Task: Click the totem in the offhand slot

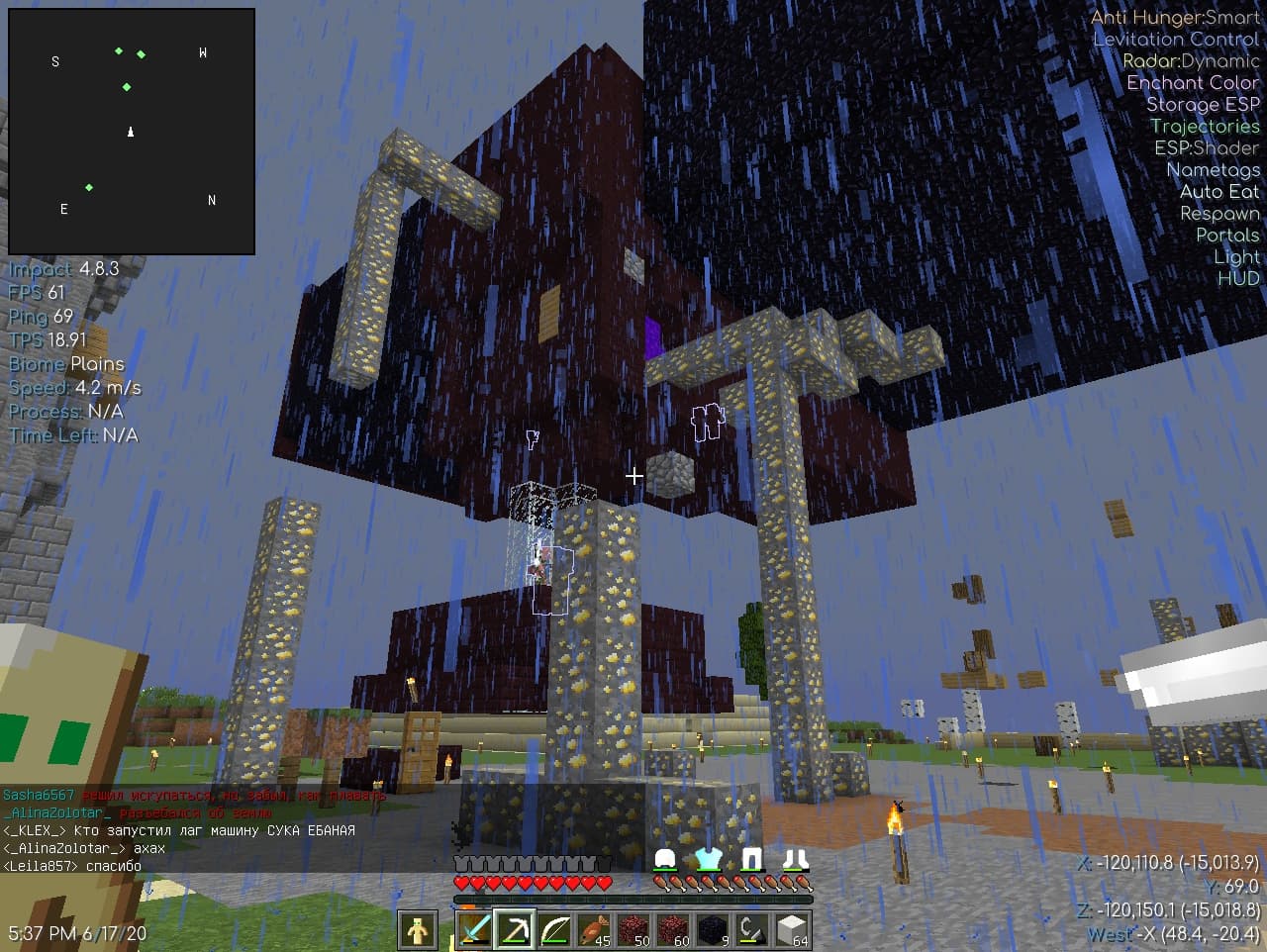Action: (418, 930)
